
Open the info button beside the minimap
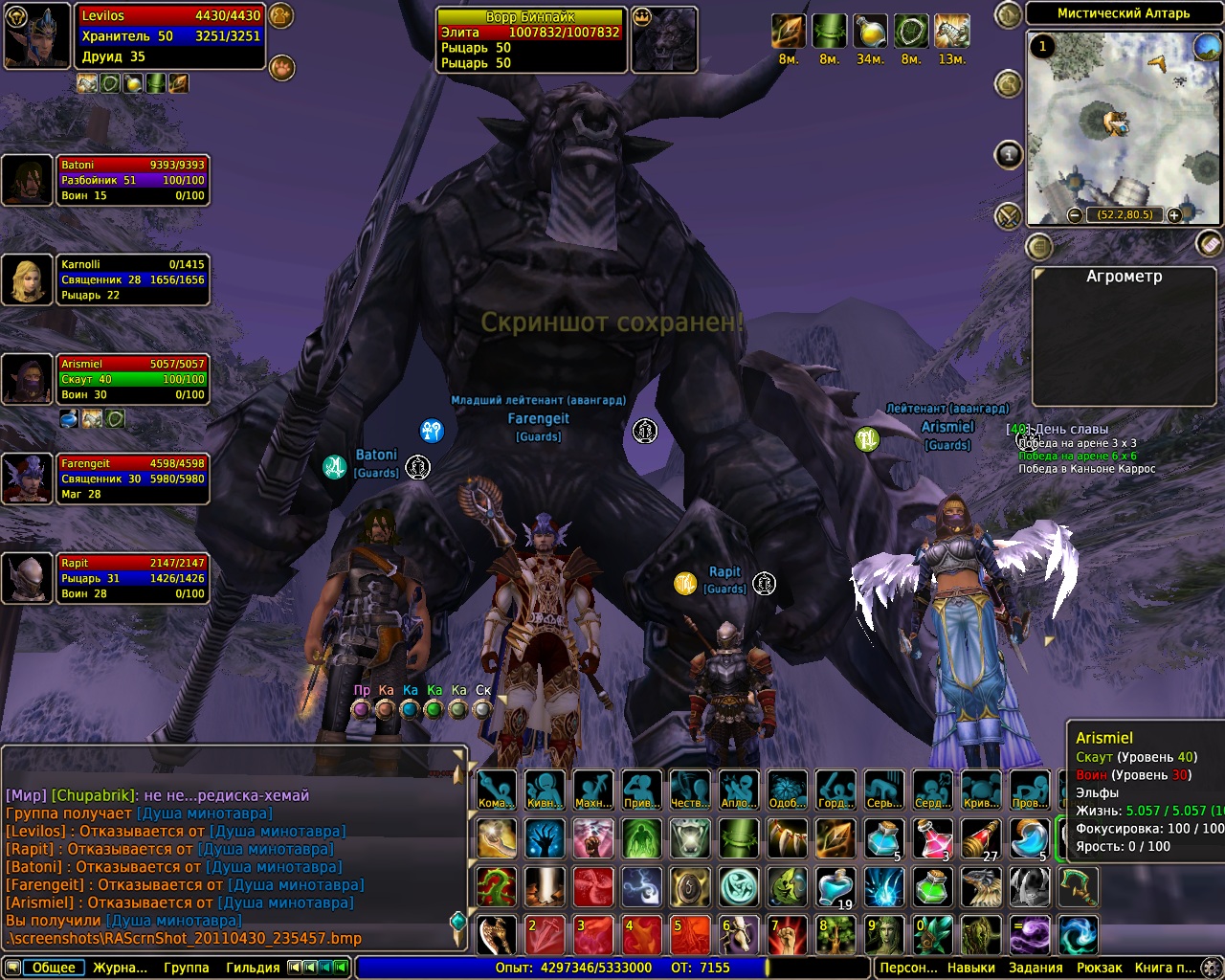1009,154
